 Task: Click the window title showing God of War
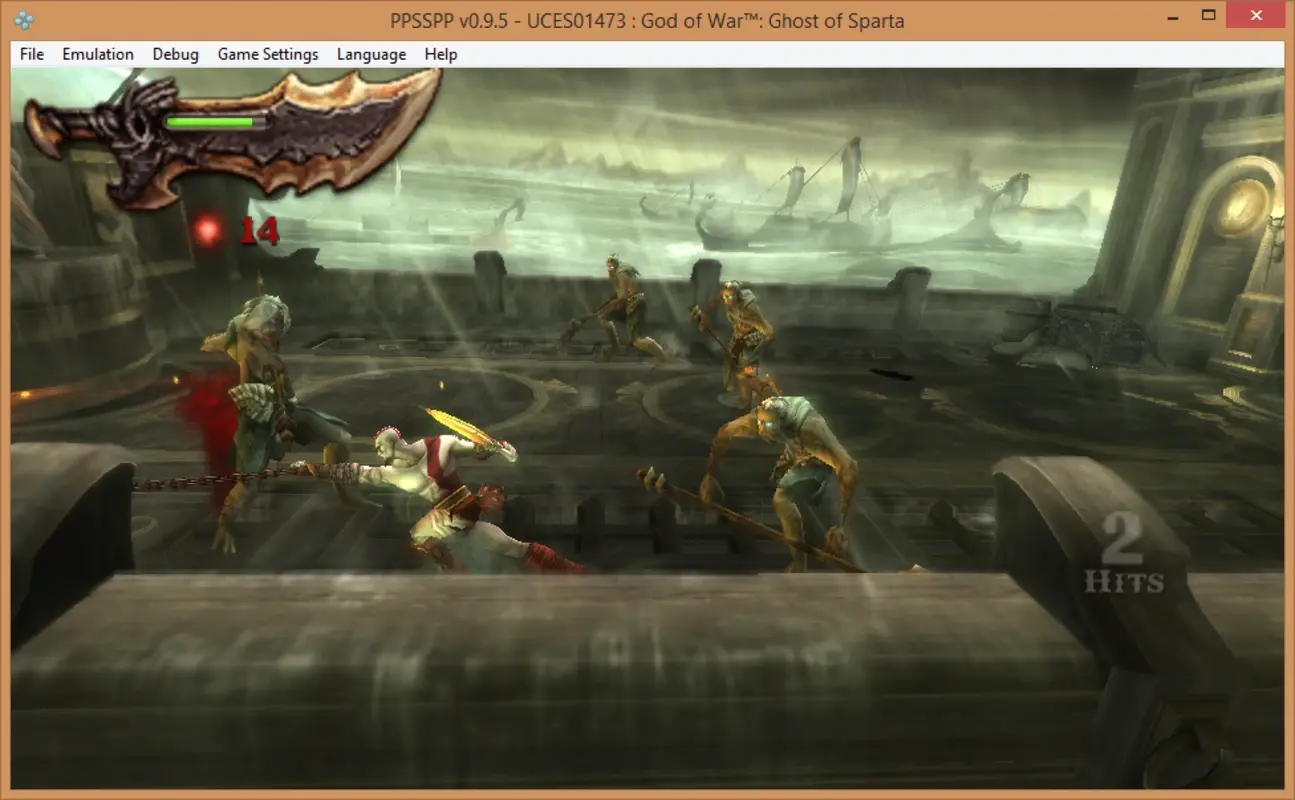pos(648,20)
